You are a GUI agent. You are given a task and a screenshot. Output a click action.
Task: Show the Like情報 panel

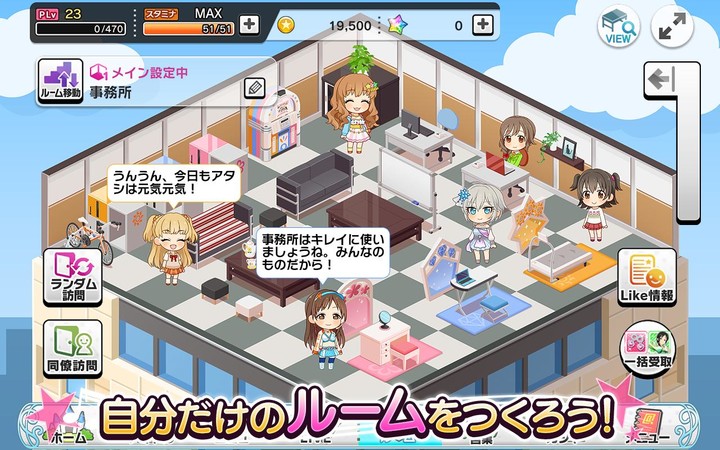pyautogui.click(x=647, y=277)
